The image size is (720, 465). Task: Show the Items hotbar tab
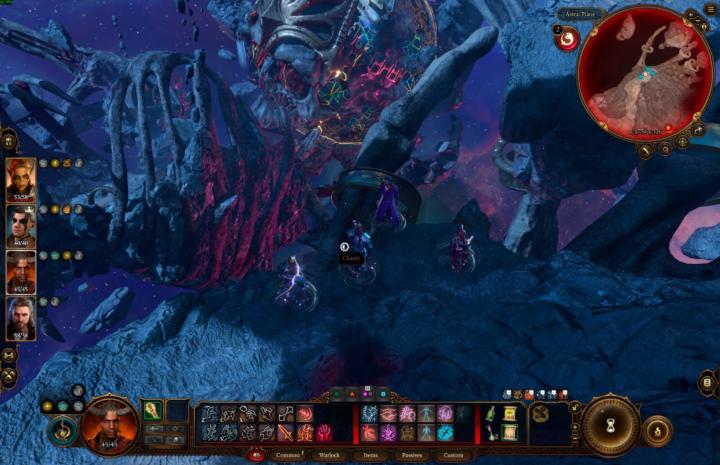(x=370, y=455)
